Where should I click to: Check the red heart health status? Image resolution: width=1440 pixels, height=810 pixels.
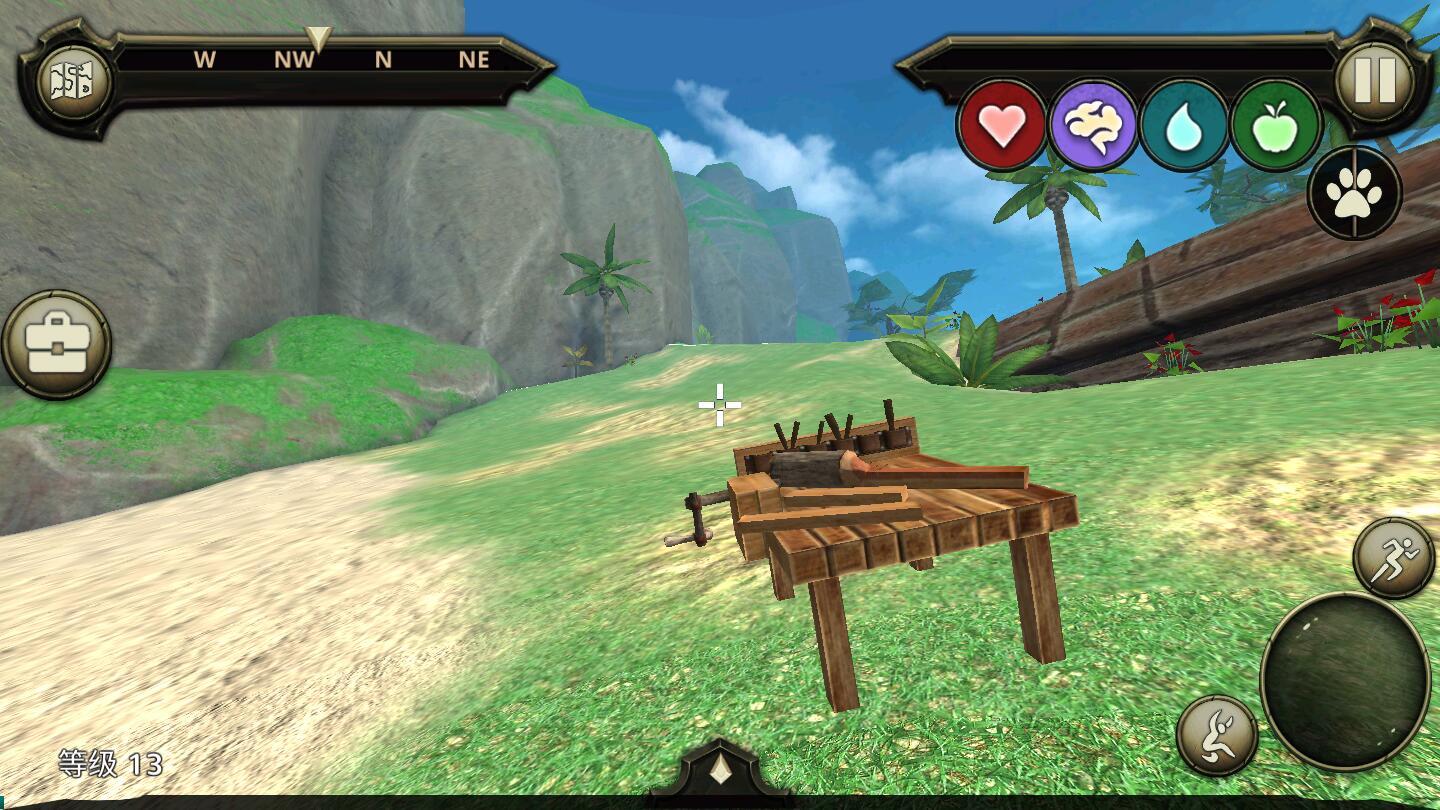pyautogui.click(x=1002, y=126)
